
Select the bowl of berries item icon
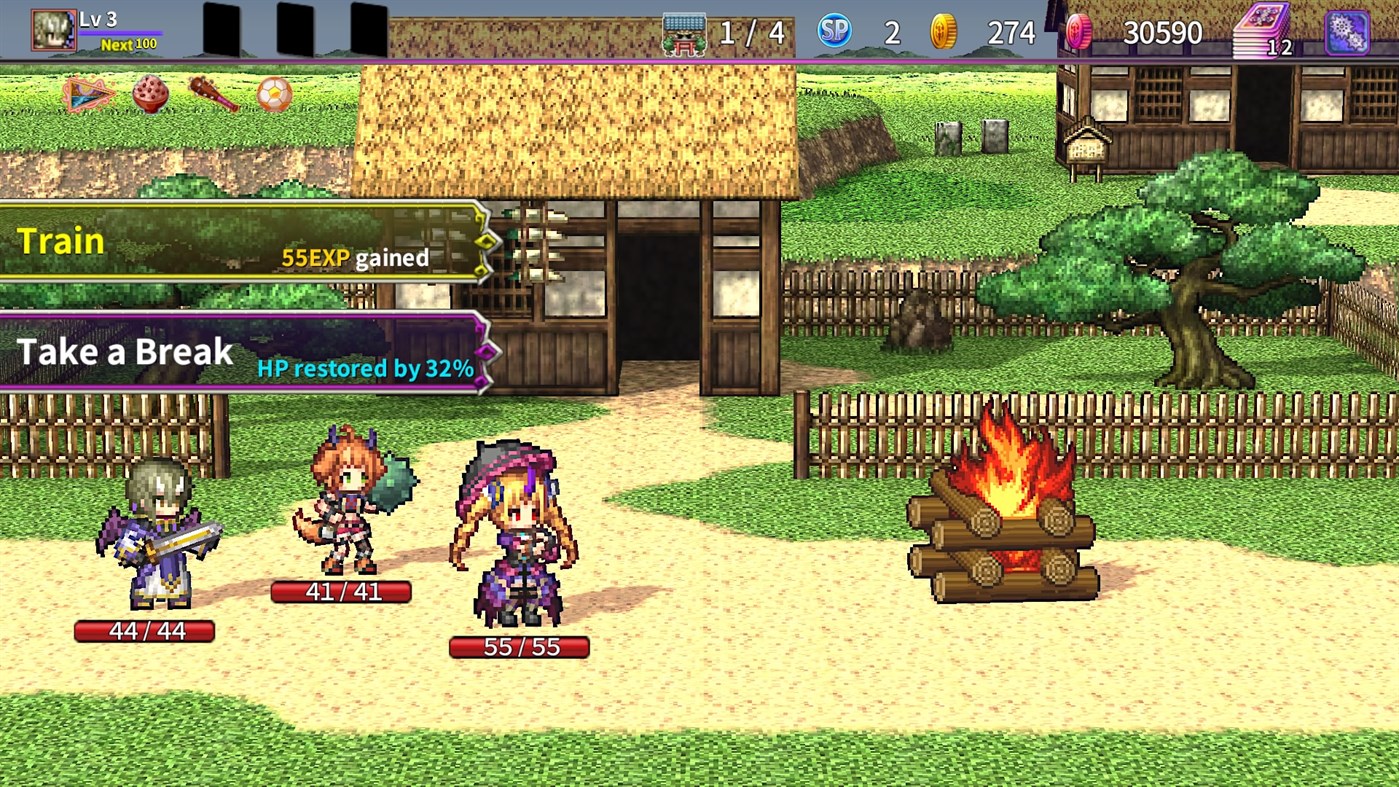(x=150, y=91)
